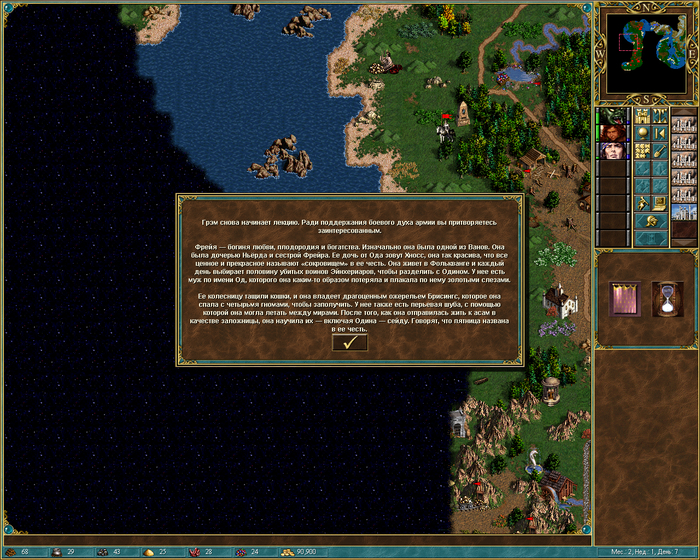This screenshot has height=560, width=700.
Task: Open system options with the computer icon
Action: coord(661,203)
